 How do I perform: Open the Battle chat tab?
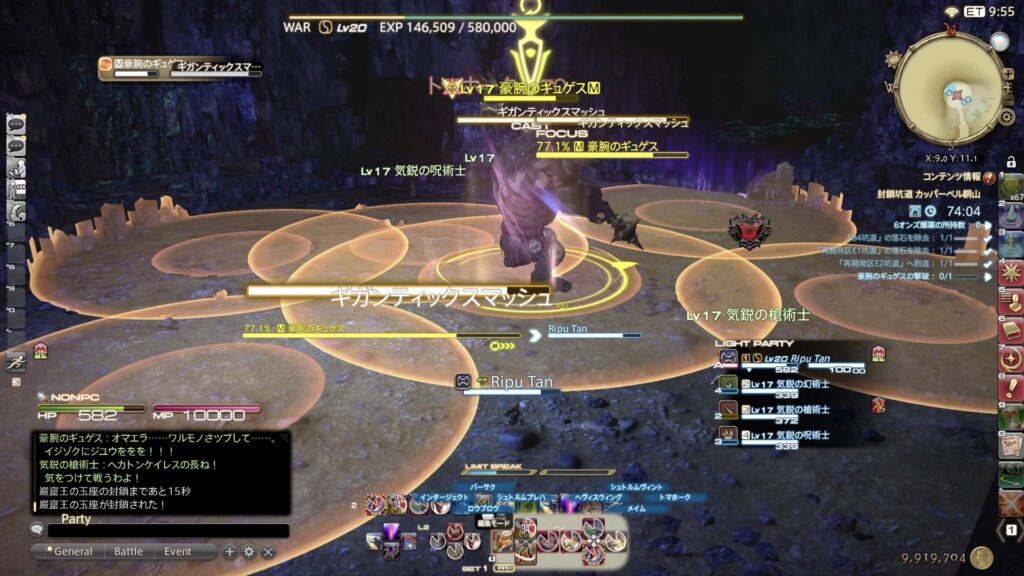click(x=128, y=551)
